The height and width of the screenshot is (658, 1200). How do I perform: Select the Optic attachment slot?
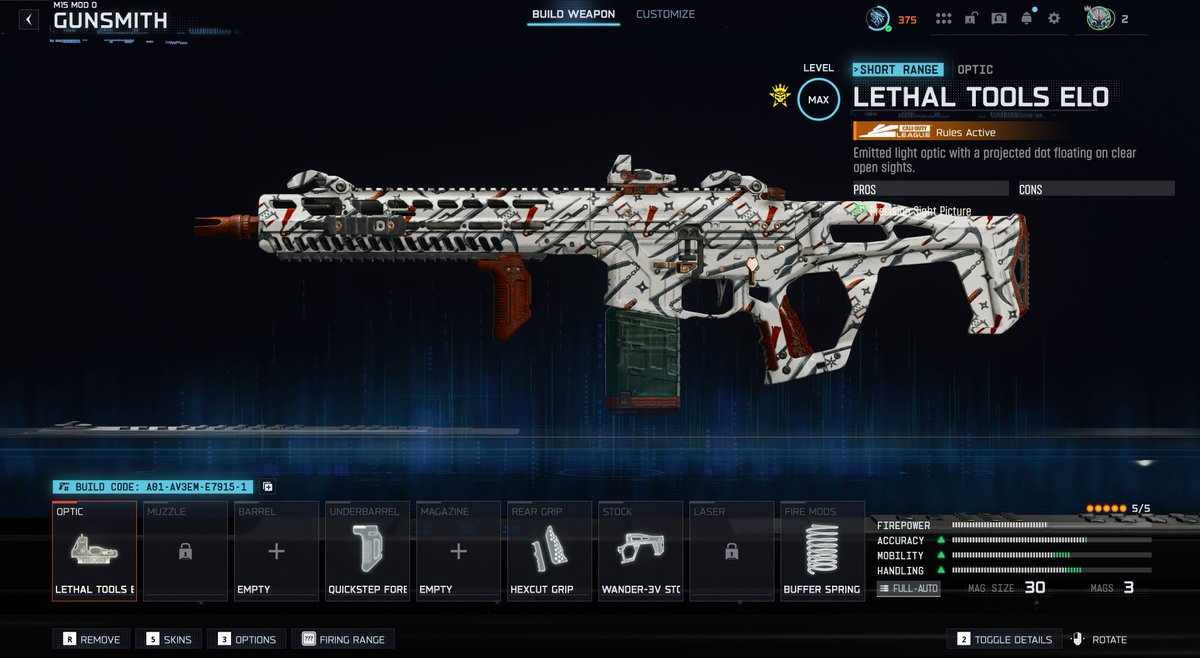coord(94,551)
